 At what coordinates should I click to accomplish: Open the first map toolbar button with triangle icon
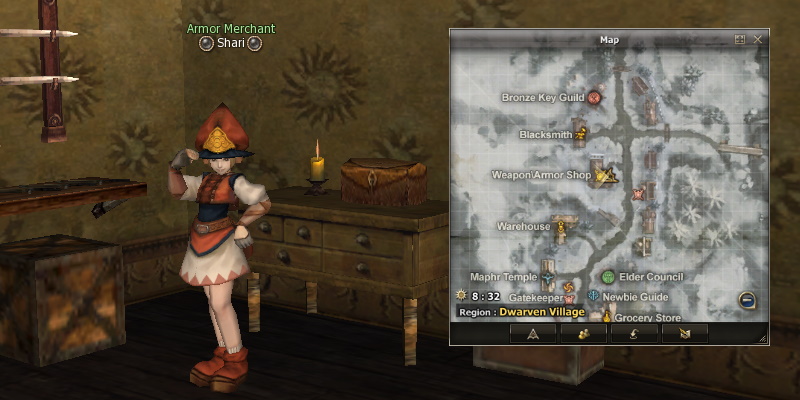pos(532,334)
